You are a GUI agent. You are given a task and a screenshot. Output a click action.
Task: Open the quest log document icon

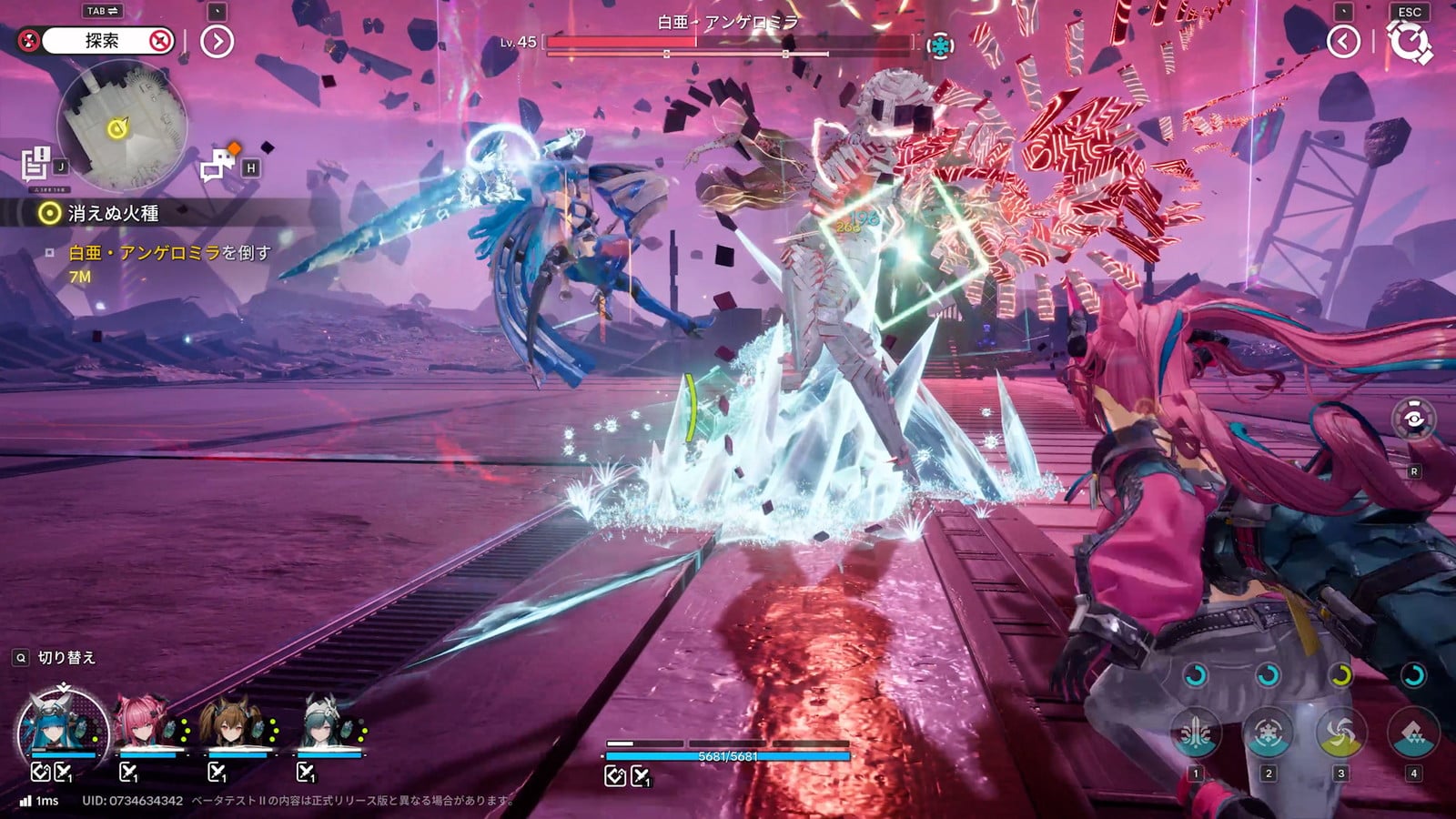pos(35,164)
